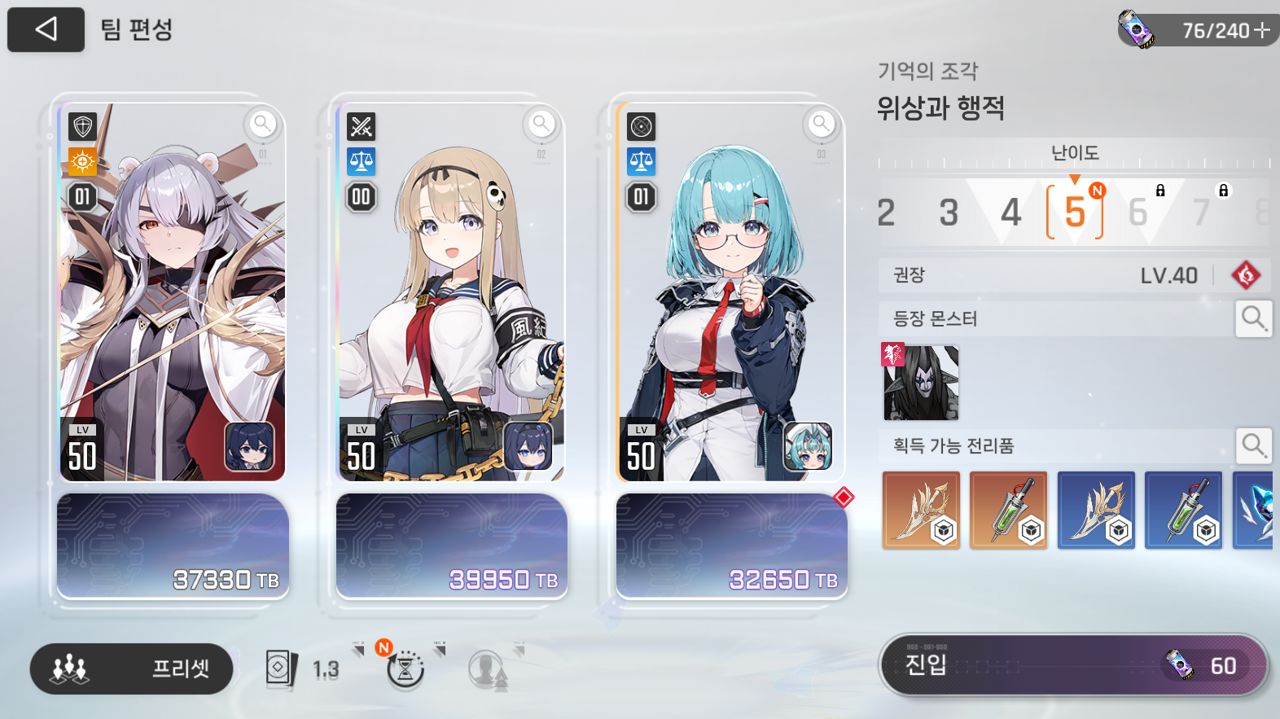This screenshot has width=1280, height=719.
Task: Choose difficulty level 4
Action: (1011, 212)
